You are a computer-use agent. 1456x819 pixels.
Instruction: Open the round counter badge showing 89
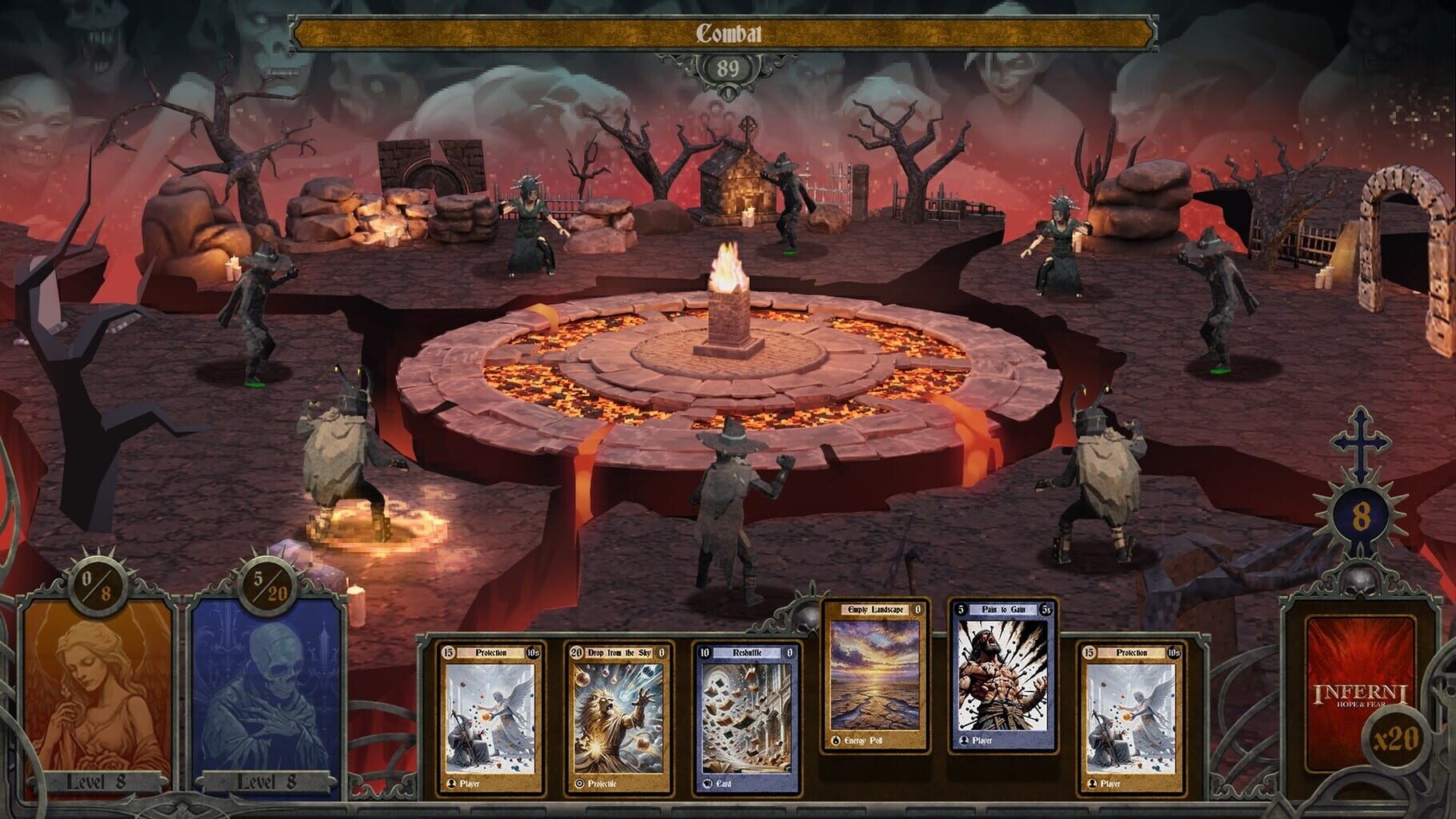pyautogui.click(x=728, y=69)
